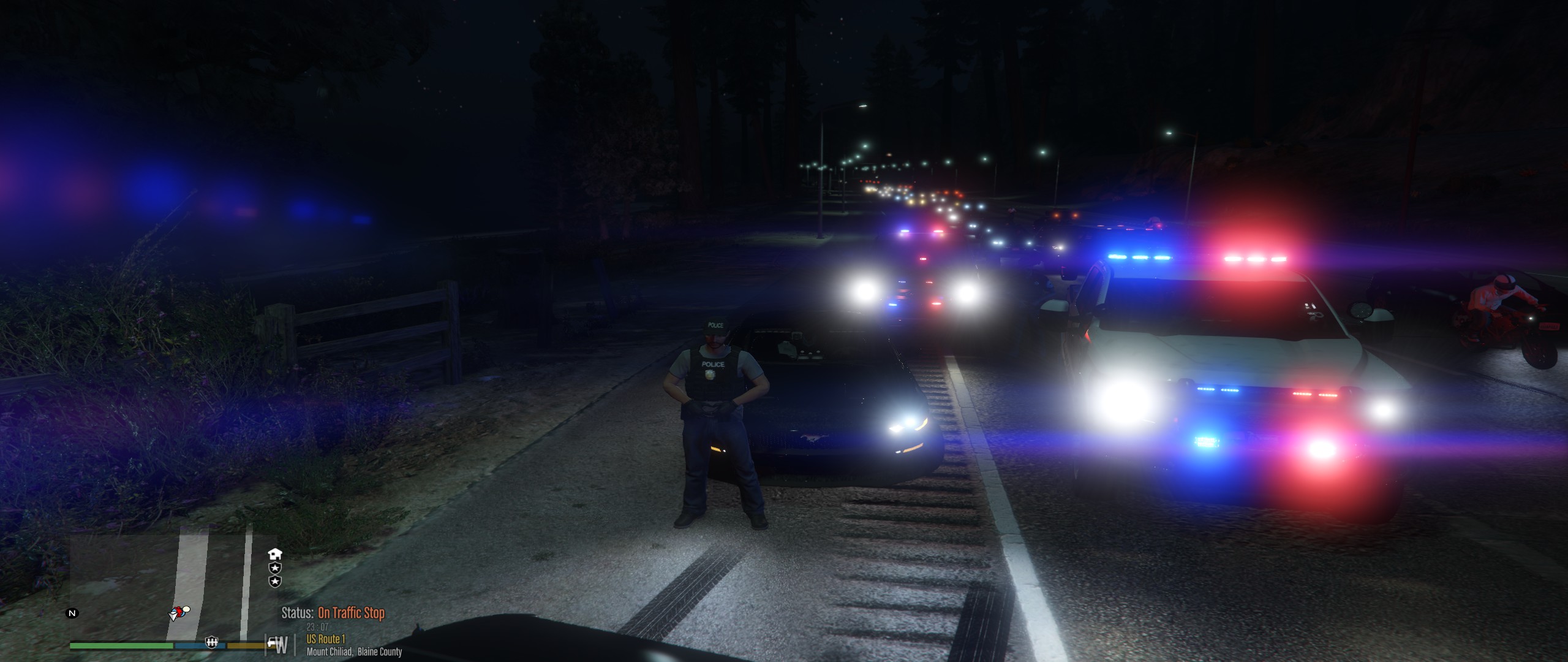This screenshot has height=662, width=1568.
Task: Click the gear-shift shield blip
Action: point(213,642)
